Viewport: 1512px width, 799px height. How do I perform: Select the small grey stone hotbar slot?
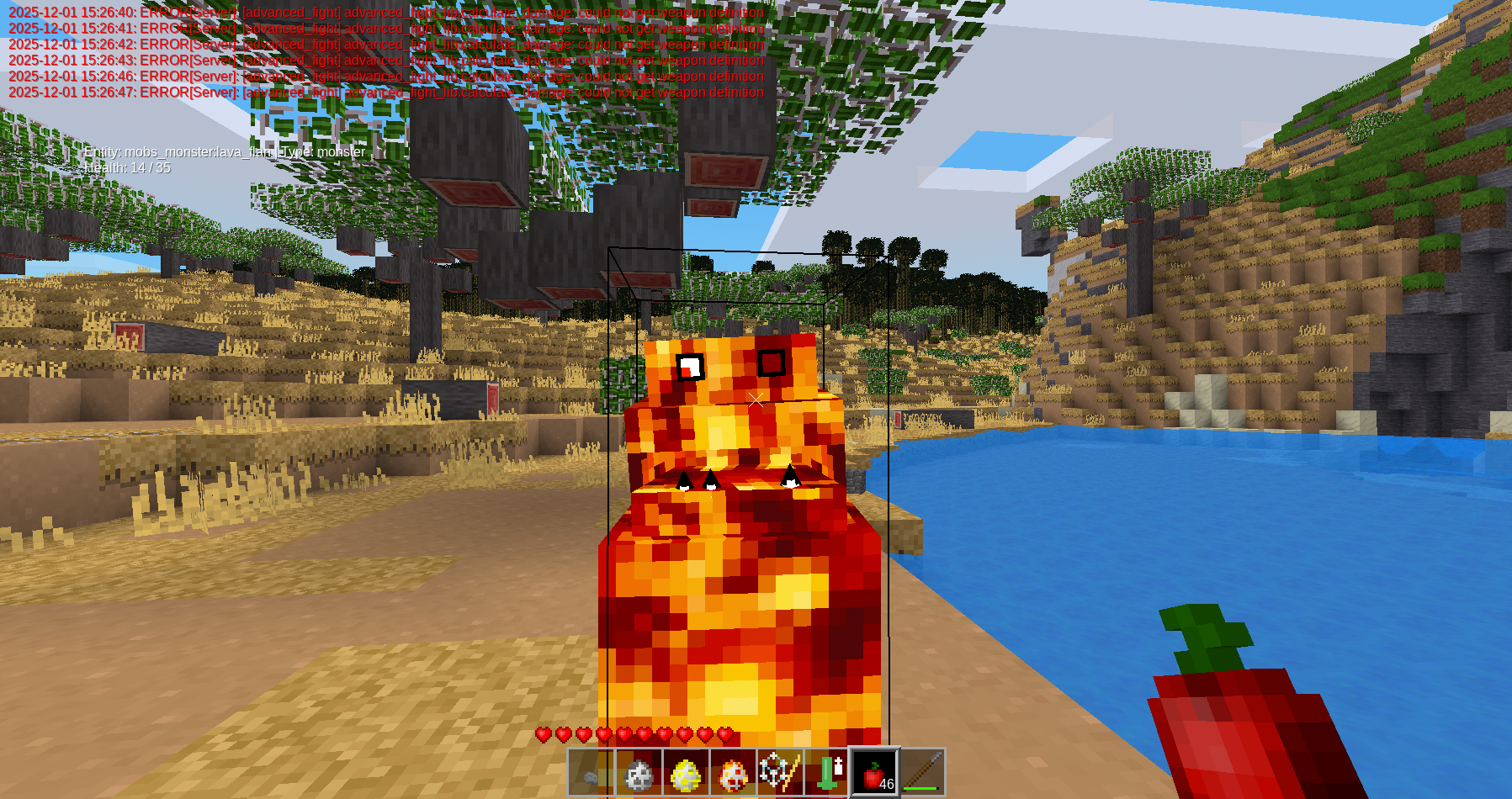[592, 772]
